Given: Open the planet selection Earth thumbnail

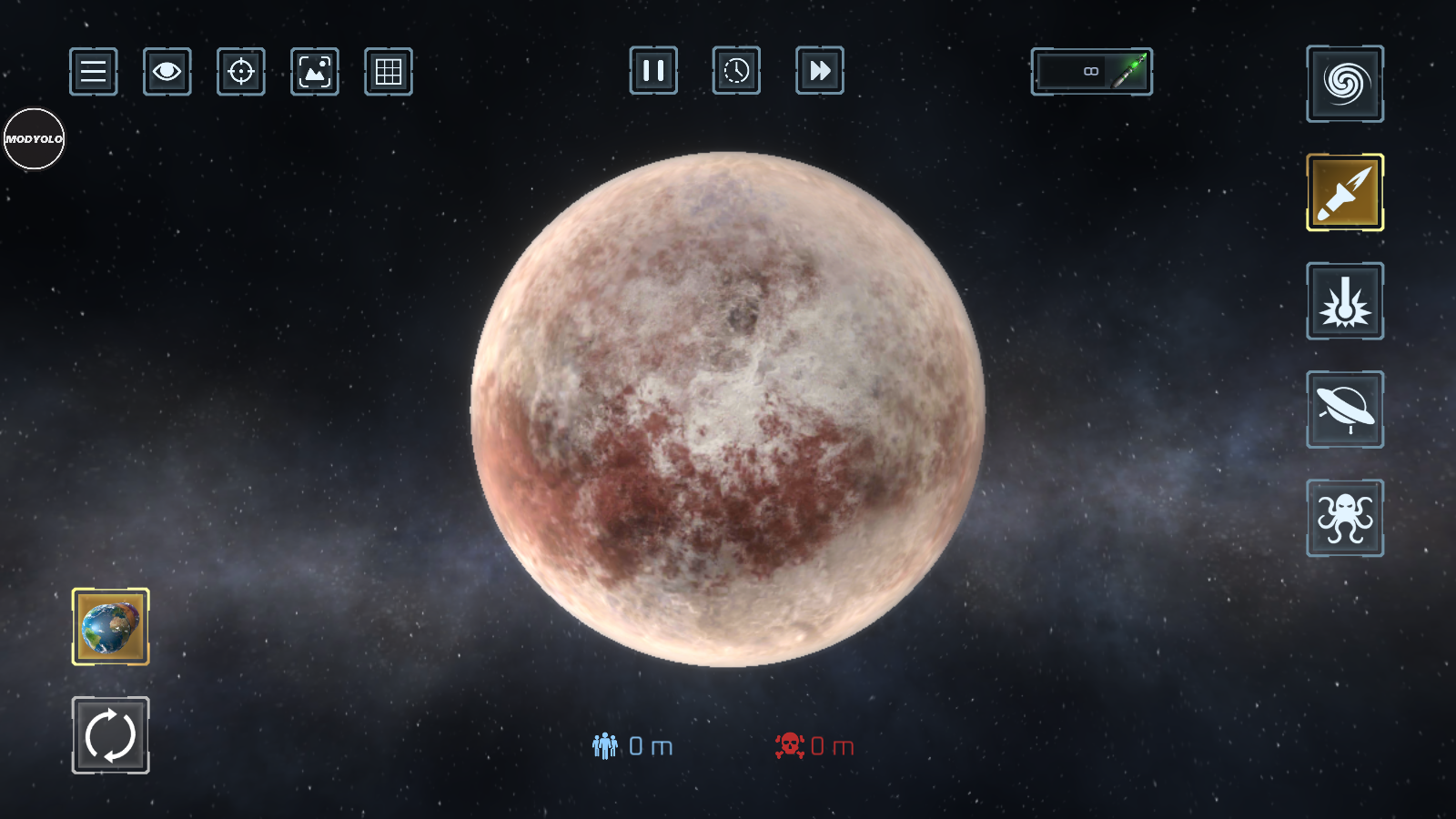Looking at the screenshot, I should coord(111,626).
